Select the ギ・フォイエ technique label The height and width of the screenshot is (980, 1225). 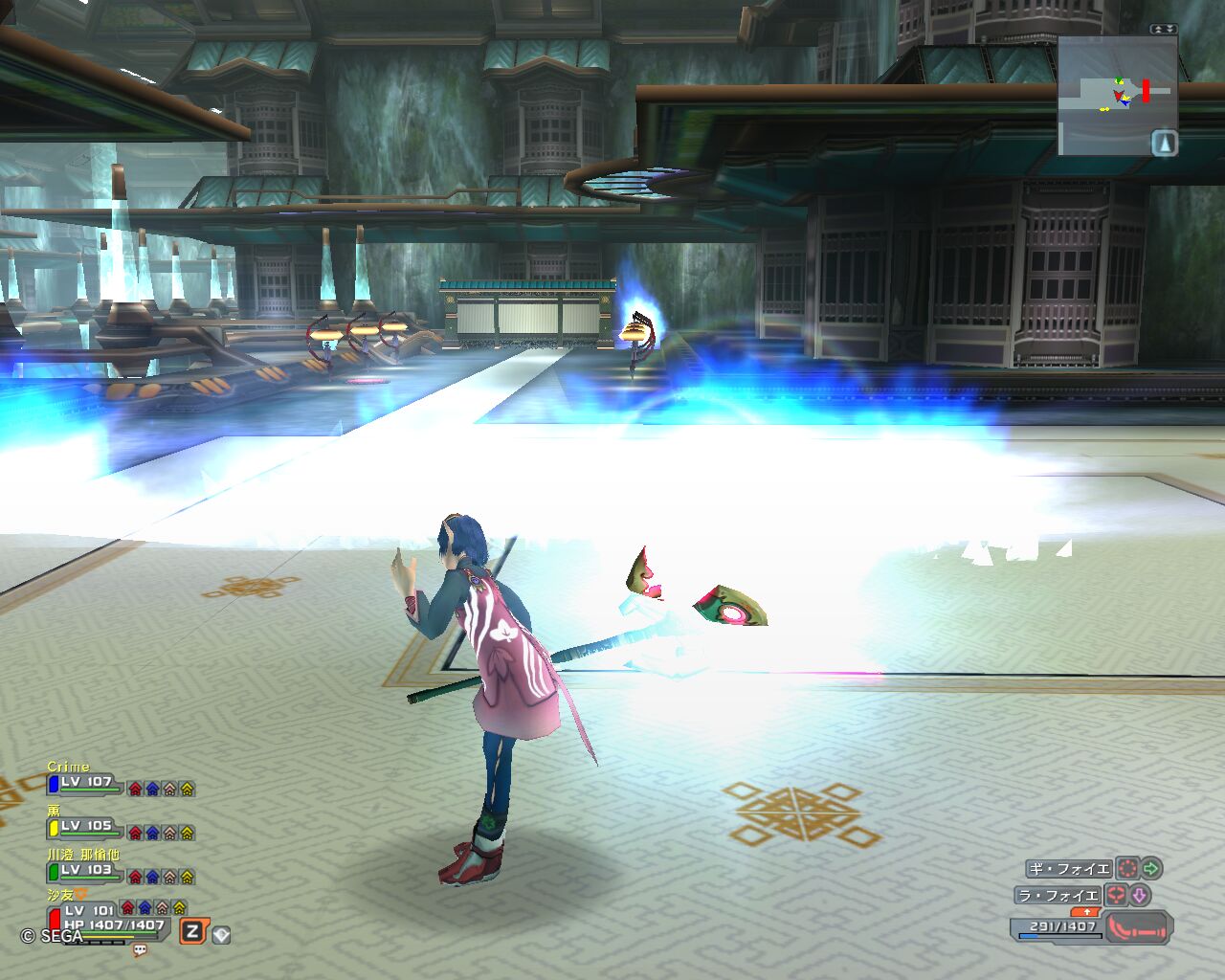coord(1069,869)
